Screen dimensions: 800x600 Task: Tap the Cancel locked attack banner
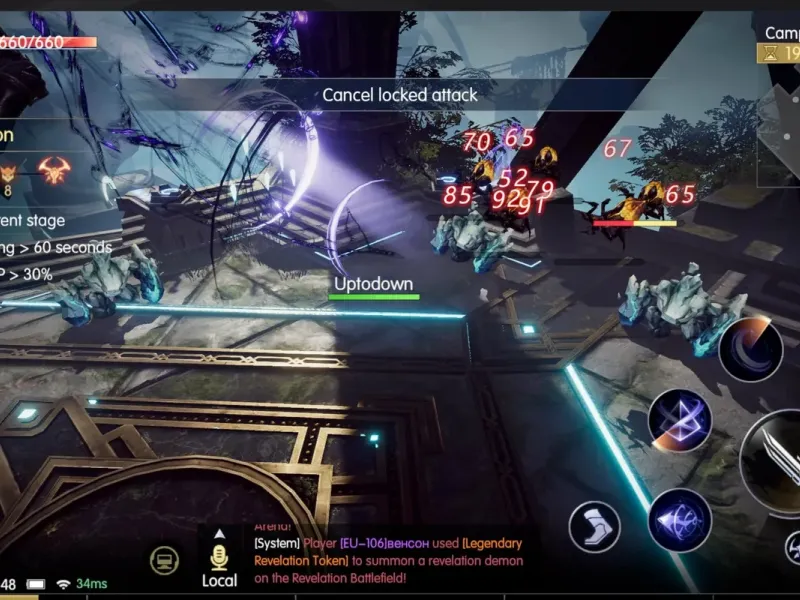400,95
